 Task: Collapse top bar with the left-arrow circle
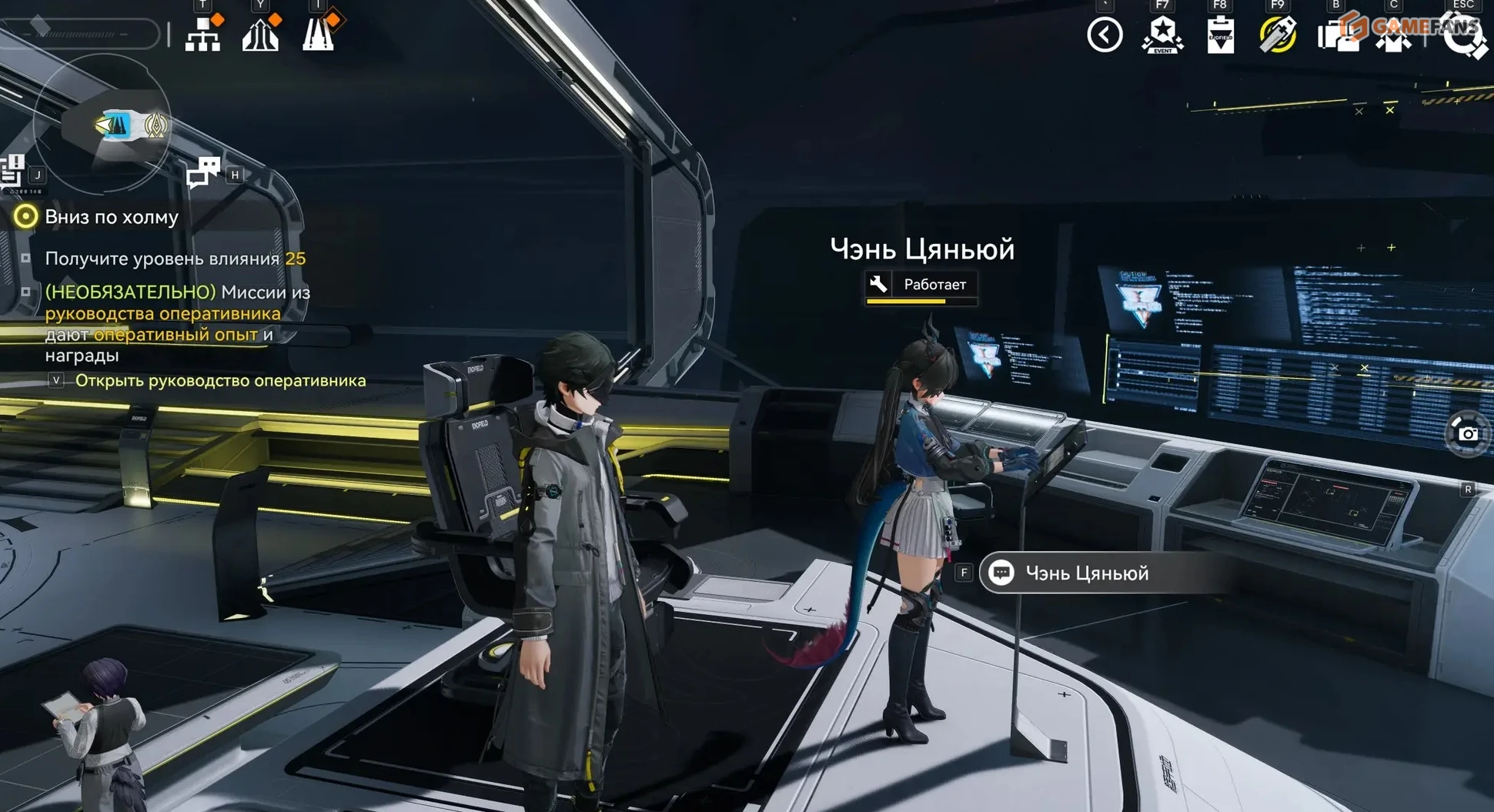pos(1105,35)
